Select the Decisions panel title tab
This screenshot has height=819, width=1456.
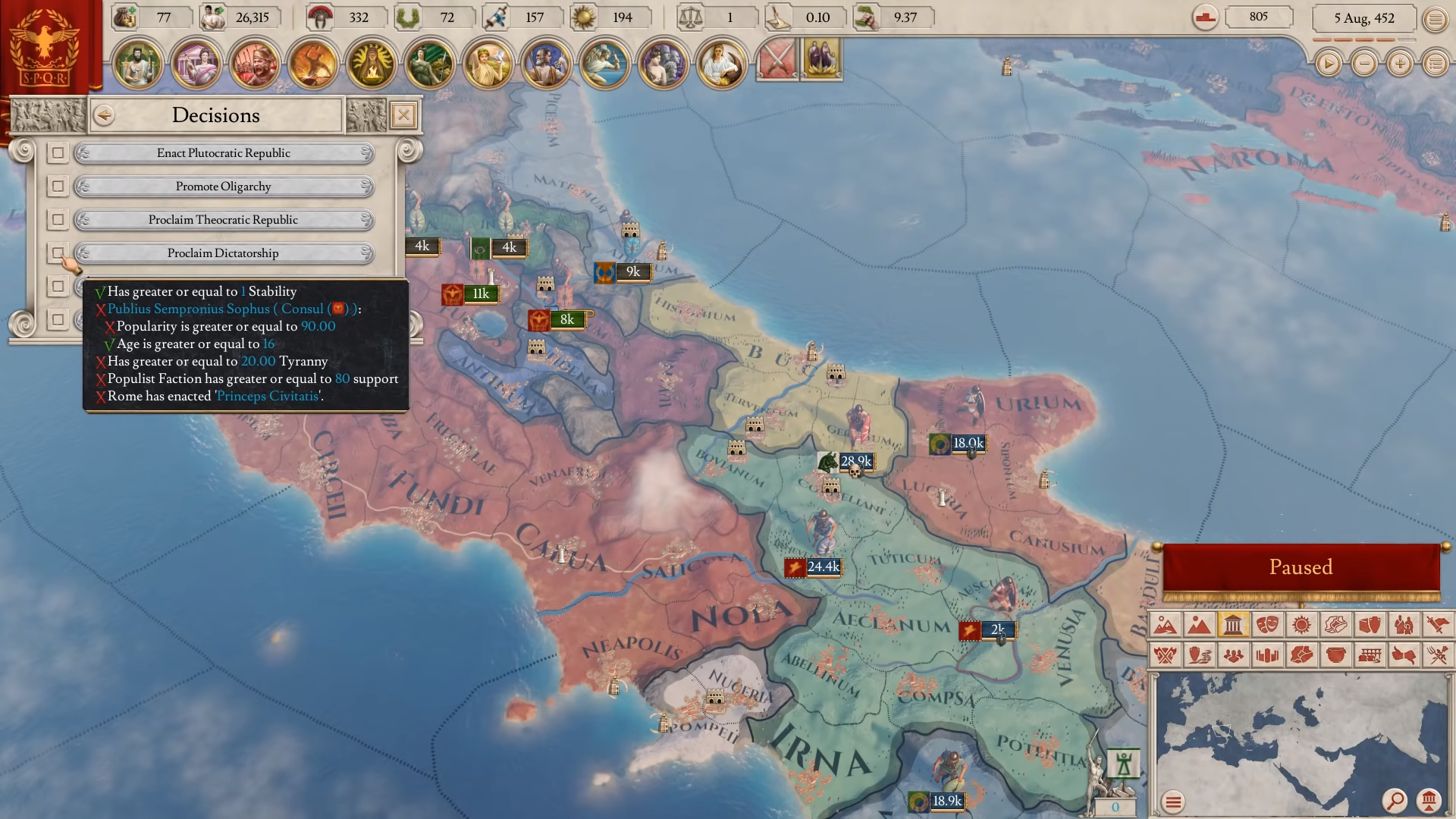pyautogui.click(x=216, y=115)
